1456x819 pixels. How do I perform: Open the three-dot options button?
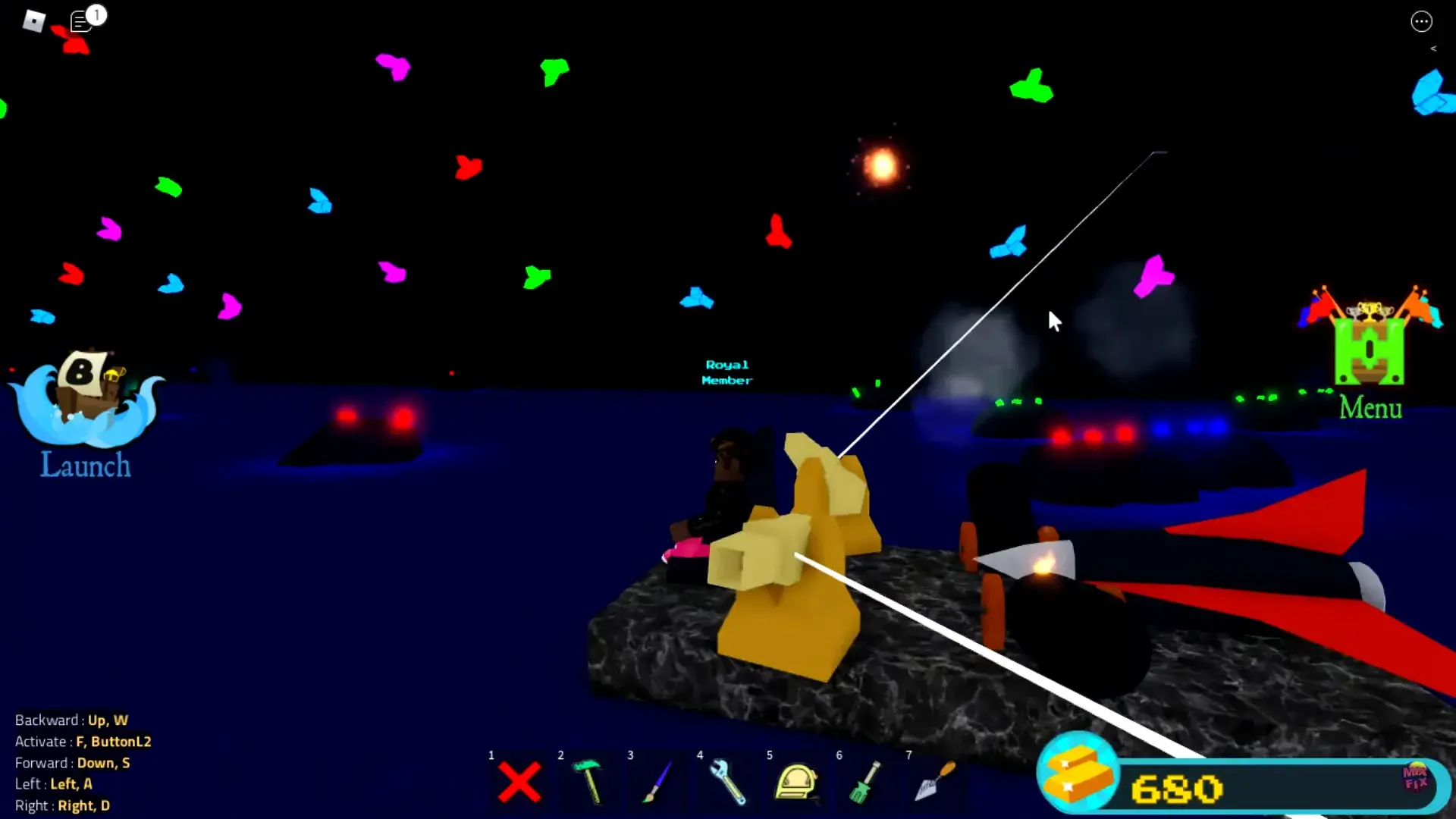click(x=1421, y=21)
